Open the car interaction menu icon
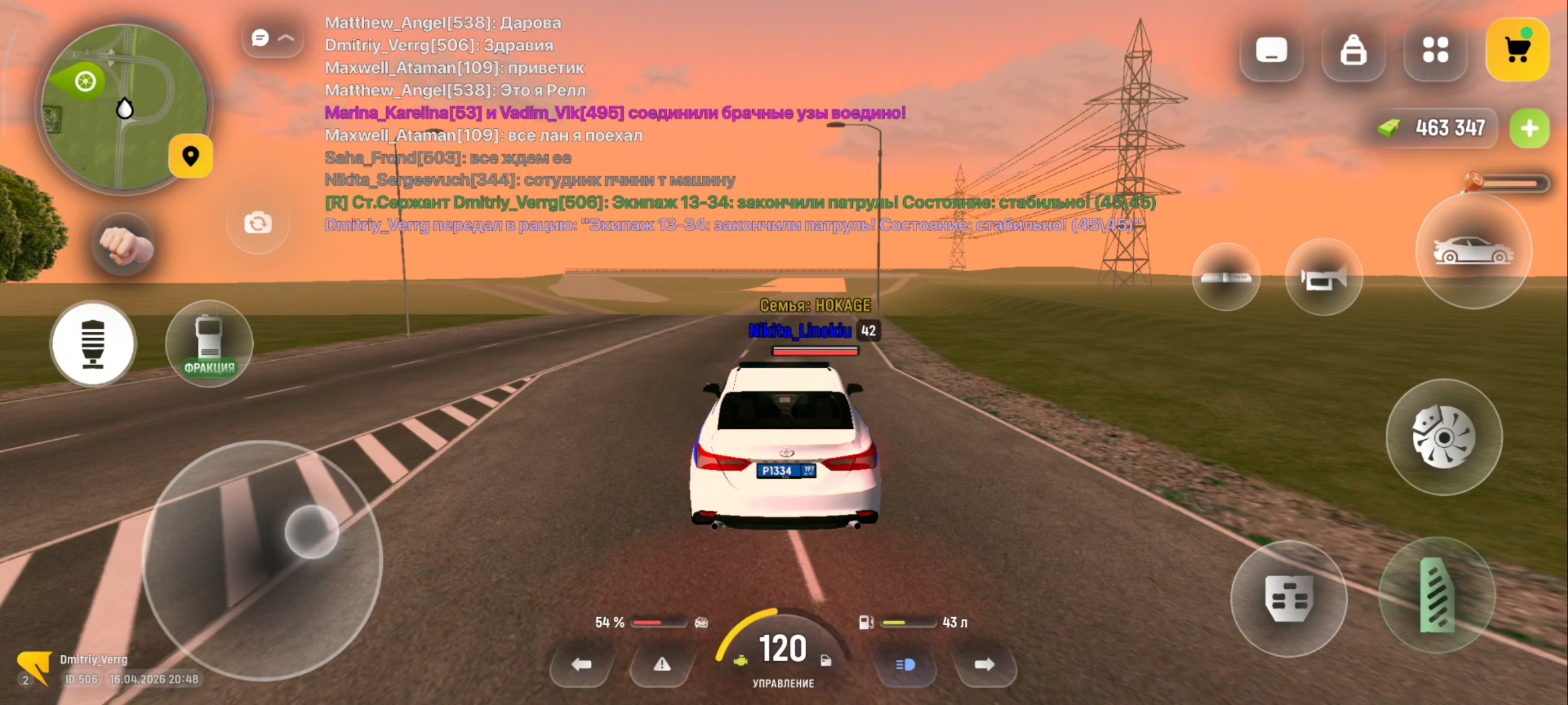Viewport: 1568px width, 705px height. [x=1474, y=251]
